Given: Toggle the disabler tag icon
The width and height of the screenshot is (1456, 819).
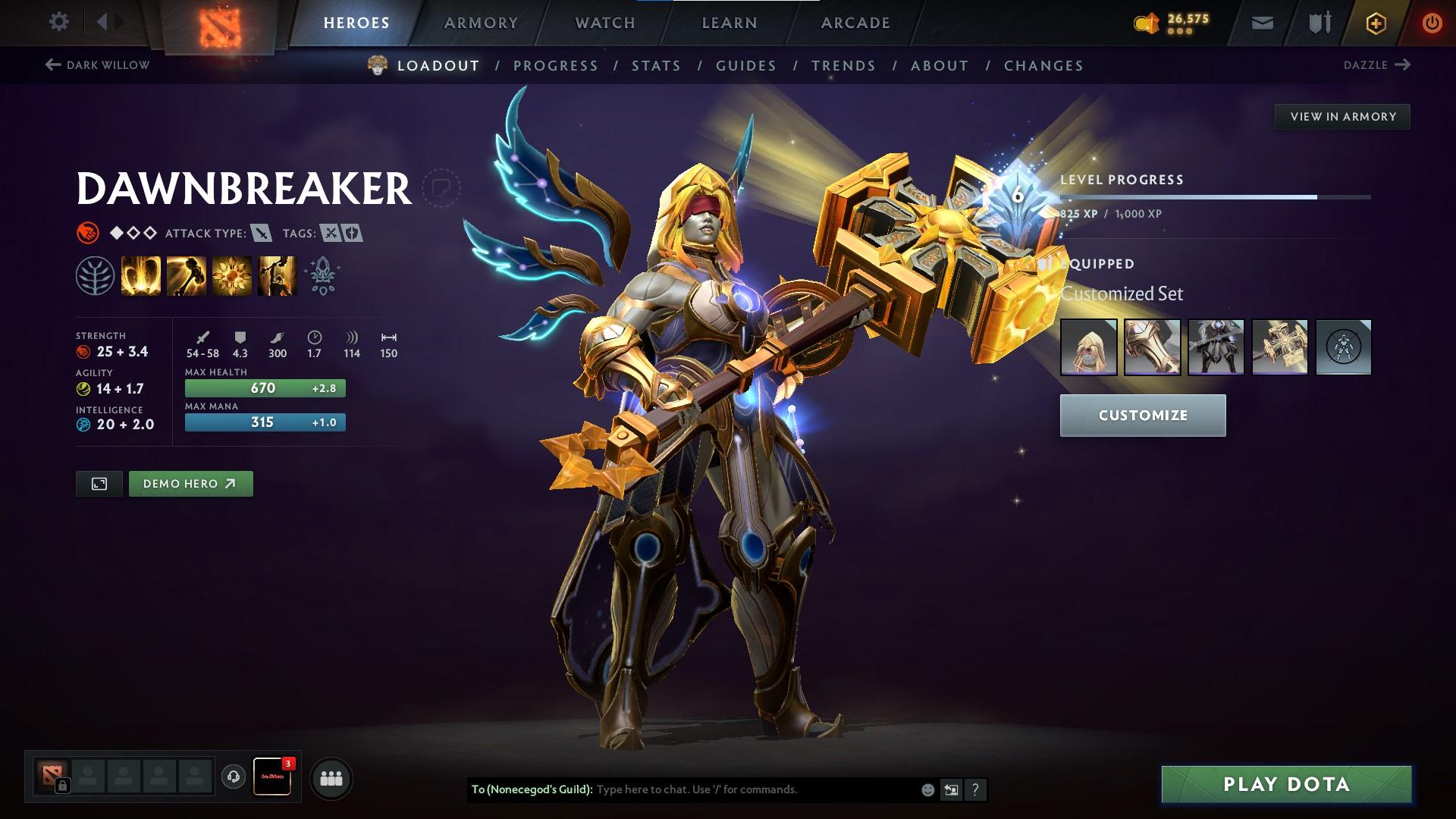Looking at the screenshot, I should [x=329, y=234].
